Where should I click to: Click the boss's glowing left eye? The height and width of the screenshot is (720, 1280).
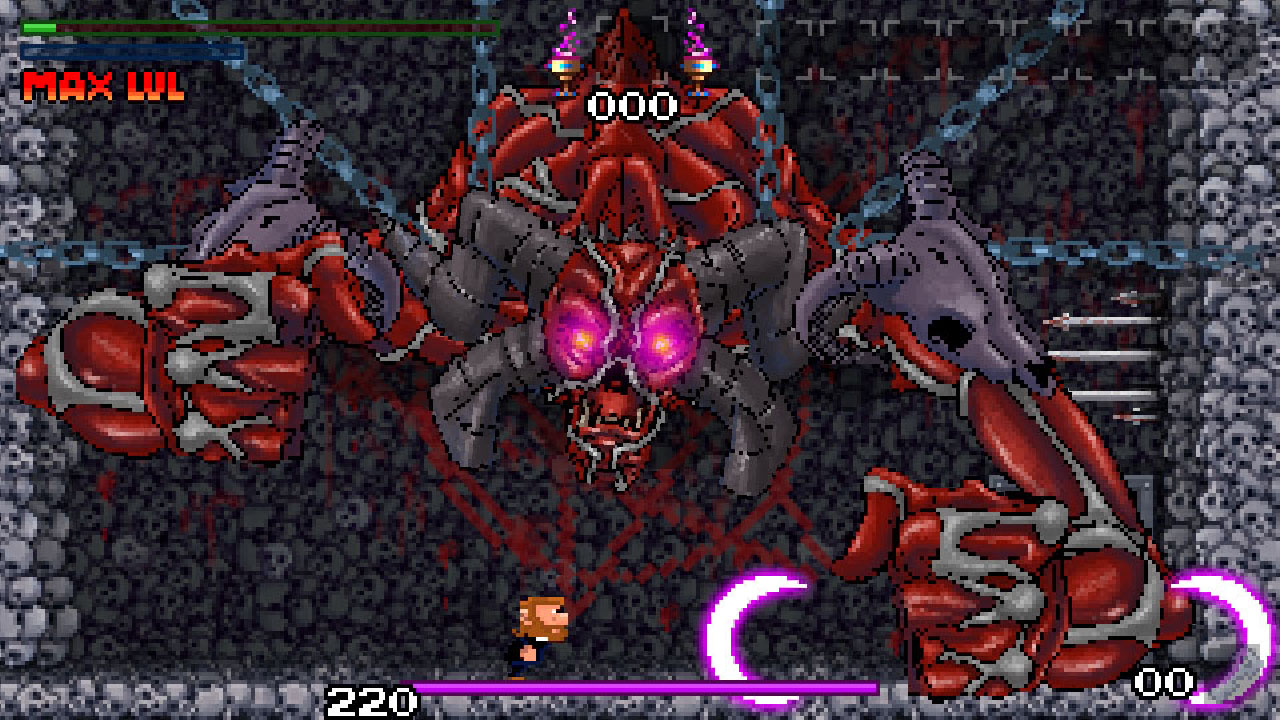[x=583, y=340]
